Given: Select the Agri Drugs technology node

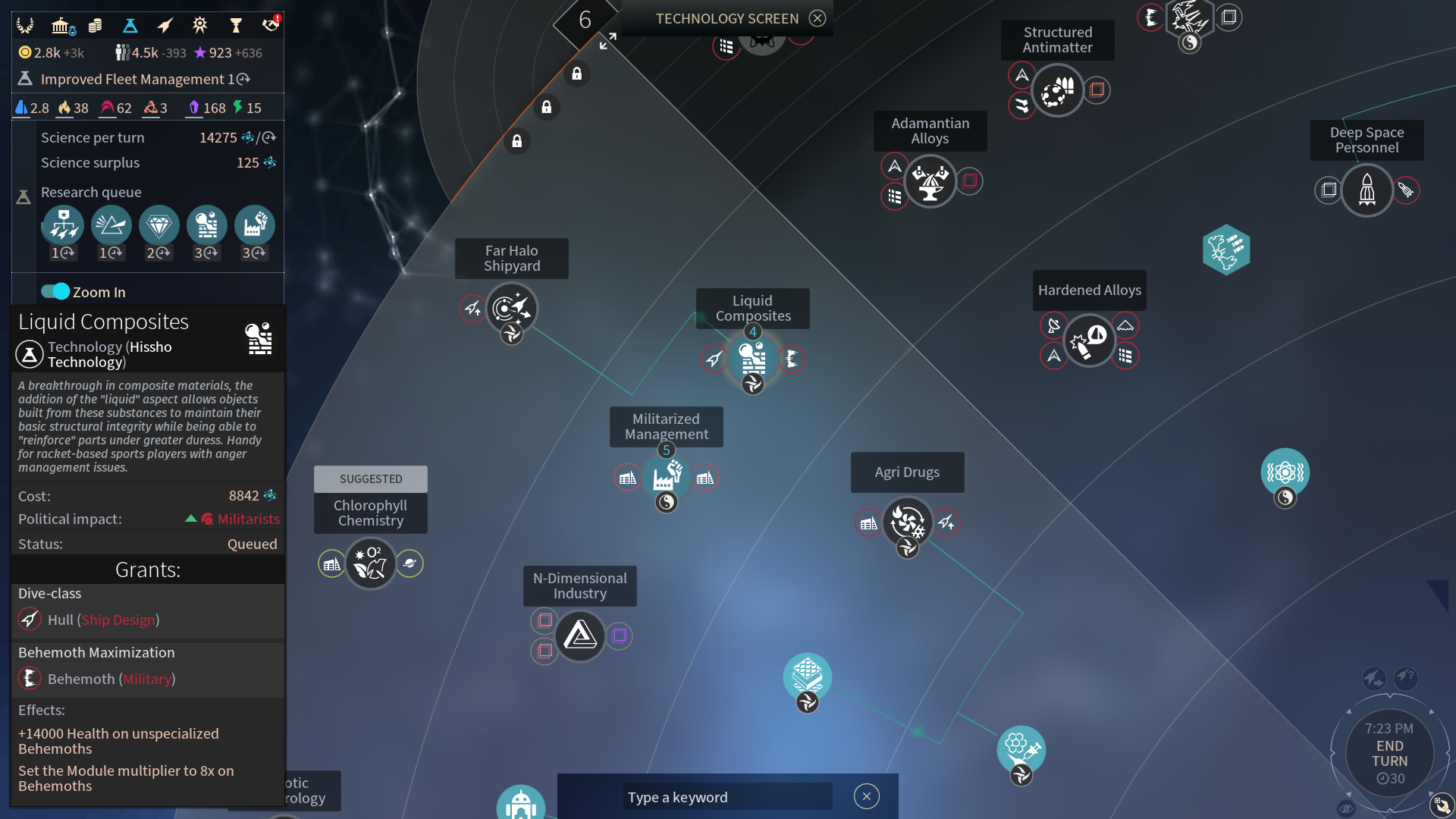Looking at the screenshot, I should [907, 522].
